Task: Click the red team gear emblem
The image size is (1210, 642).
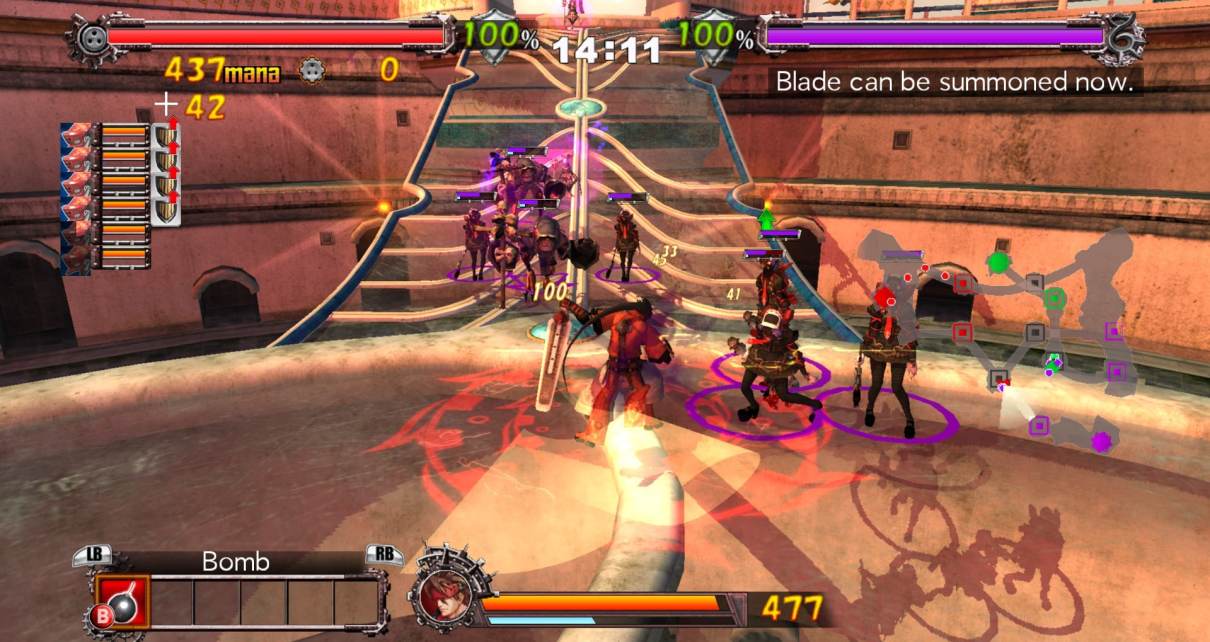Action: pos(91,38)
